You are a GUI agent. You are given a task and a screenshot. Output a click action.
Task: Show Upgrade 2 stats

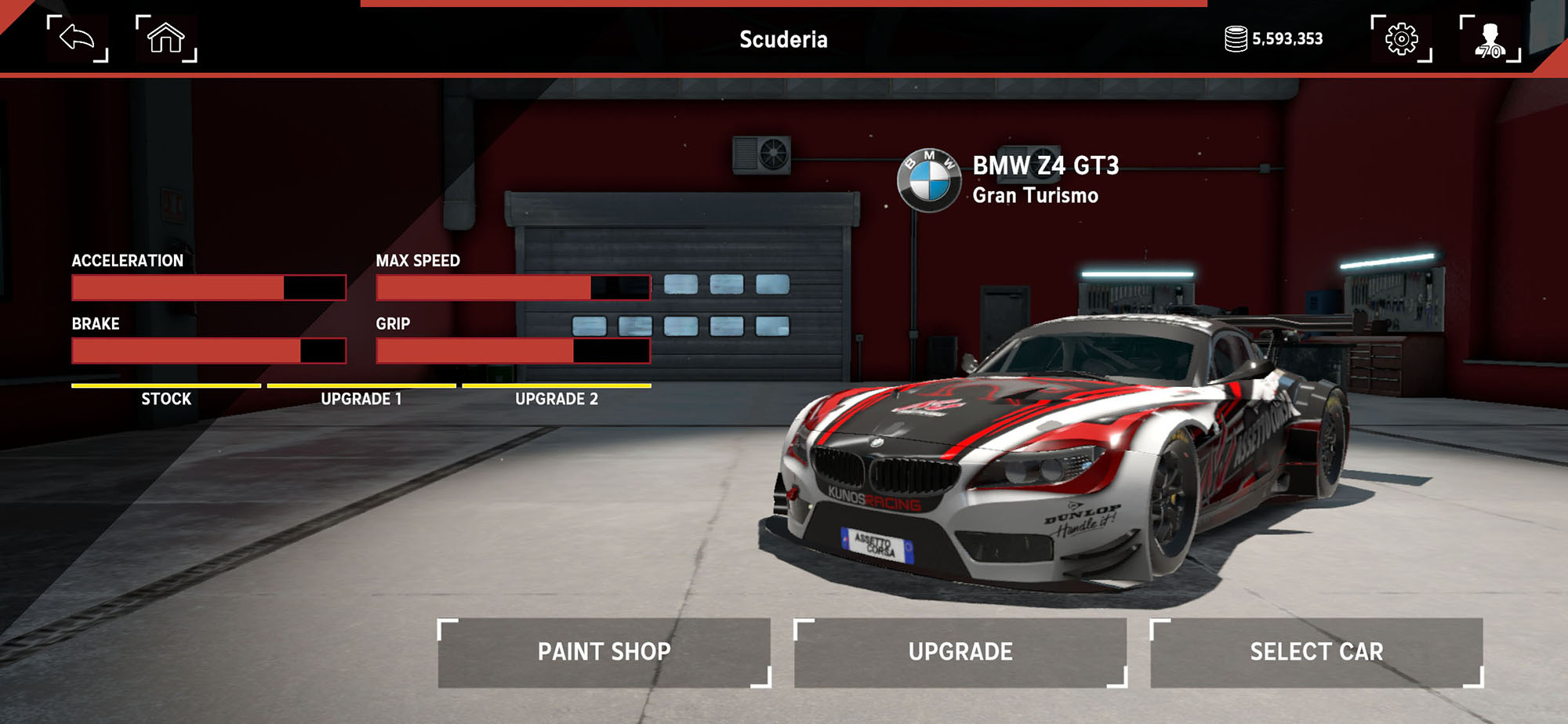click(x=557, y=397)
